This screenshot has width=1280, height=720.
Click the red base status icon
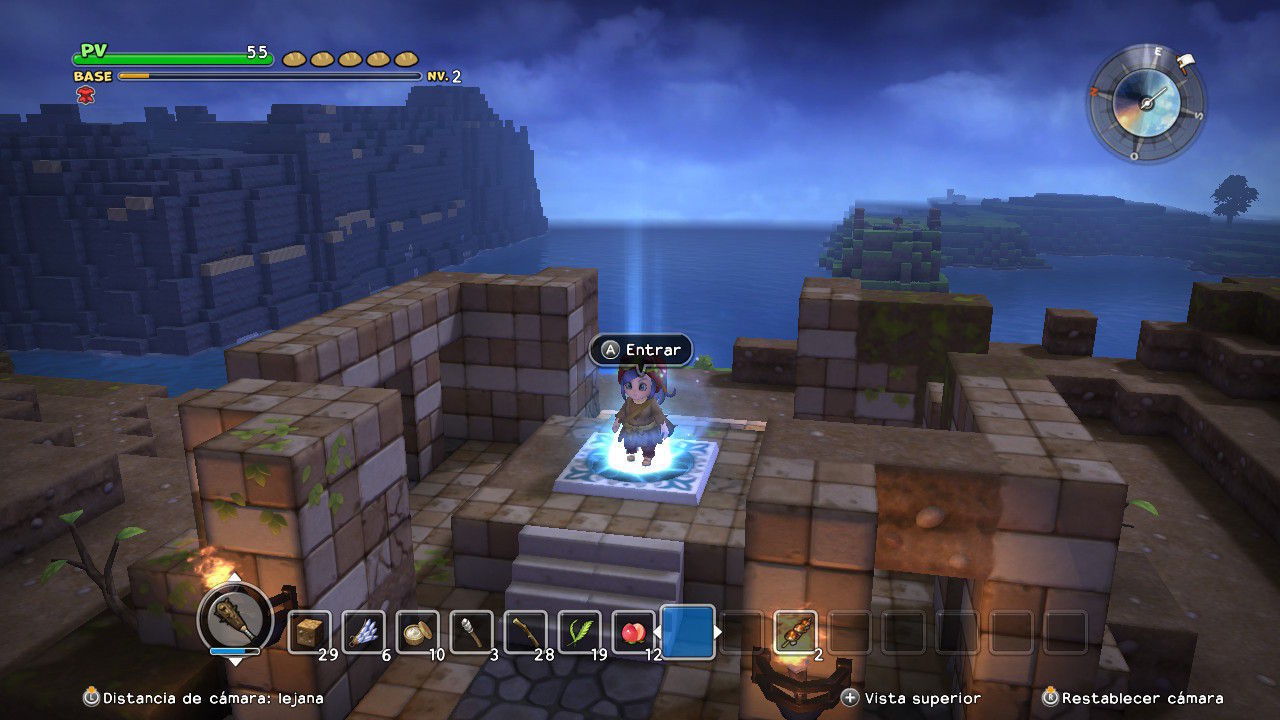click(84, 94)
